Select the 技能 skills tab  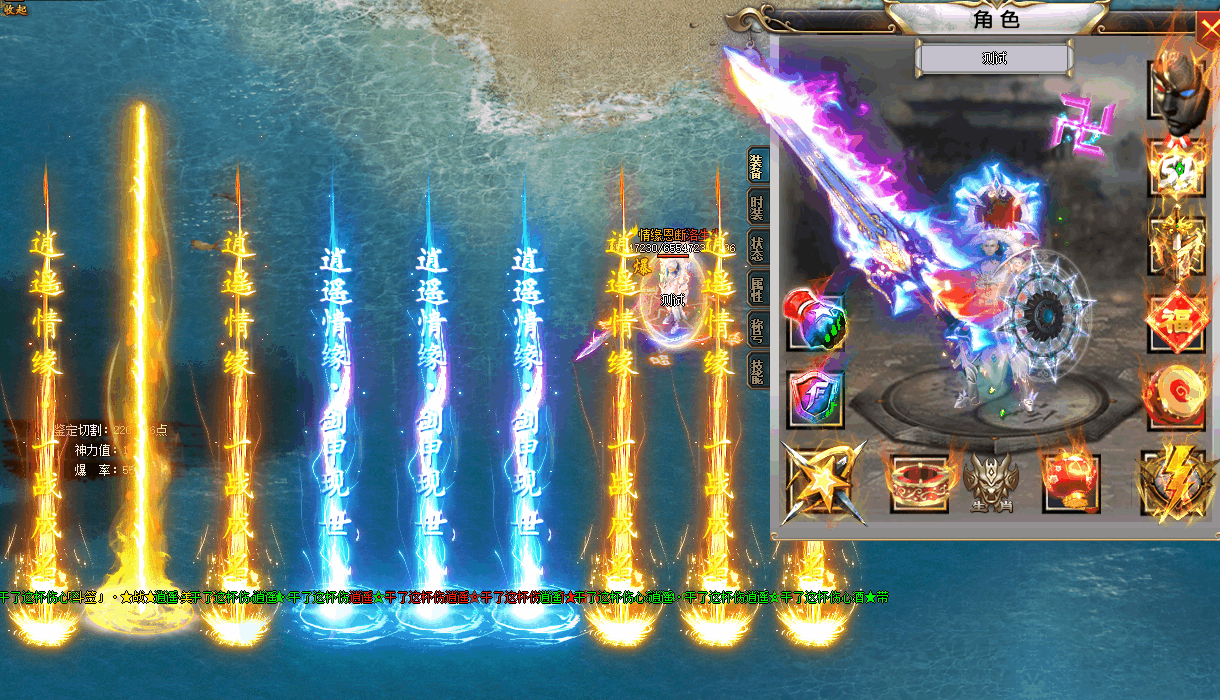point(756,369)
